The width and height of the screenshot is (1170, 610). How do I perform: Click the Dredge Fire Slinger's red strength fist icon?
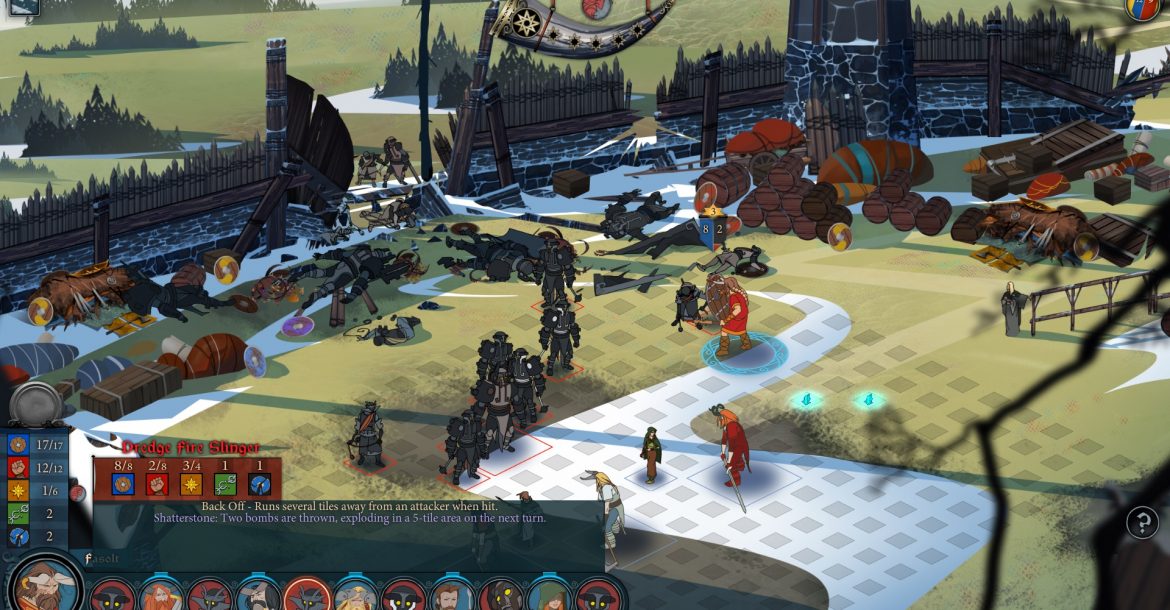(157, 484)
